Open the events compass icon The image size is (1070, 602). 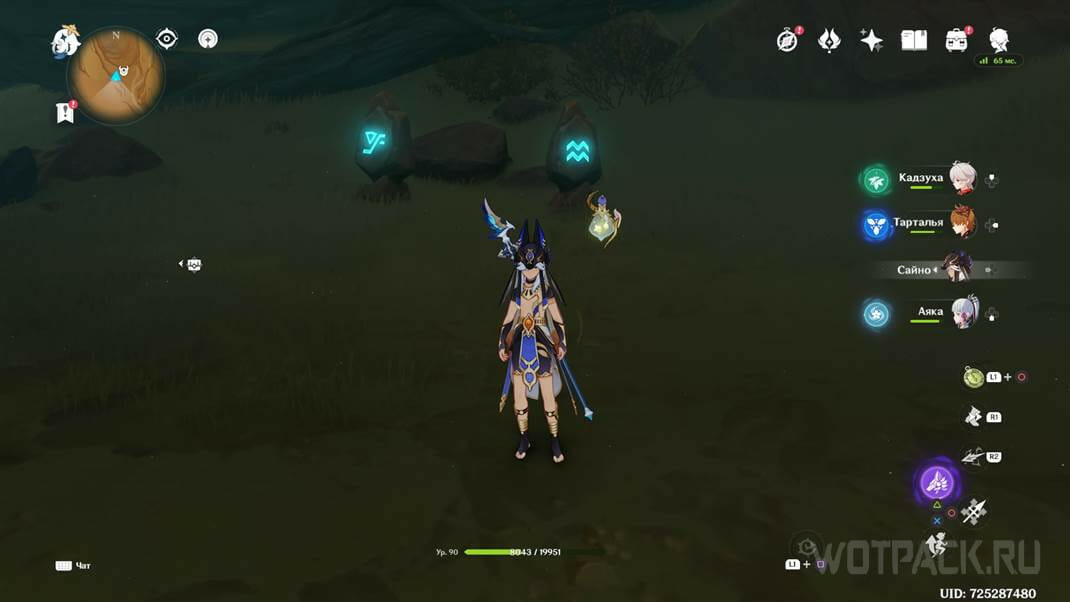pos(788,40)
